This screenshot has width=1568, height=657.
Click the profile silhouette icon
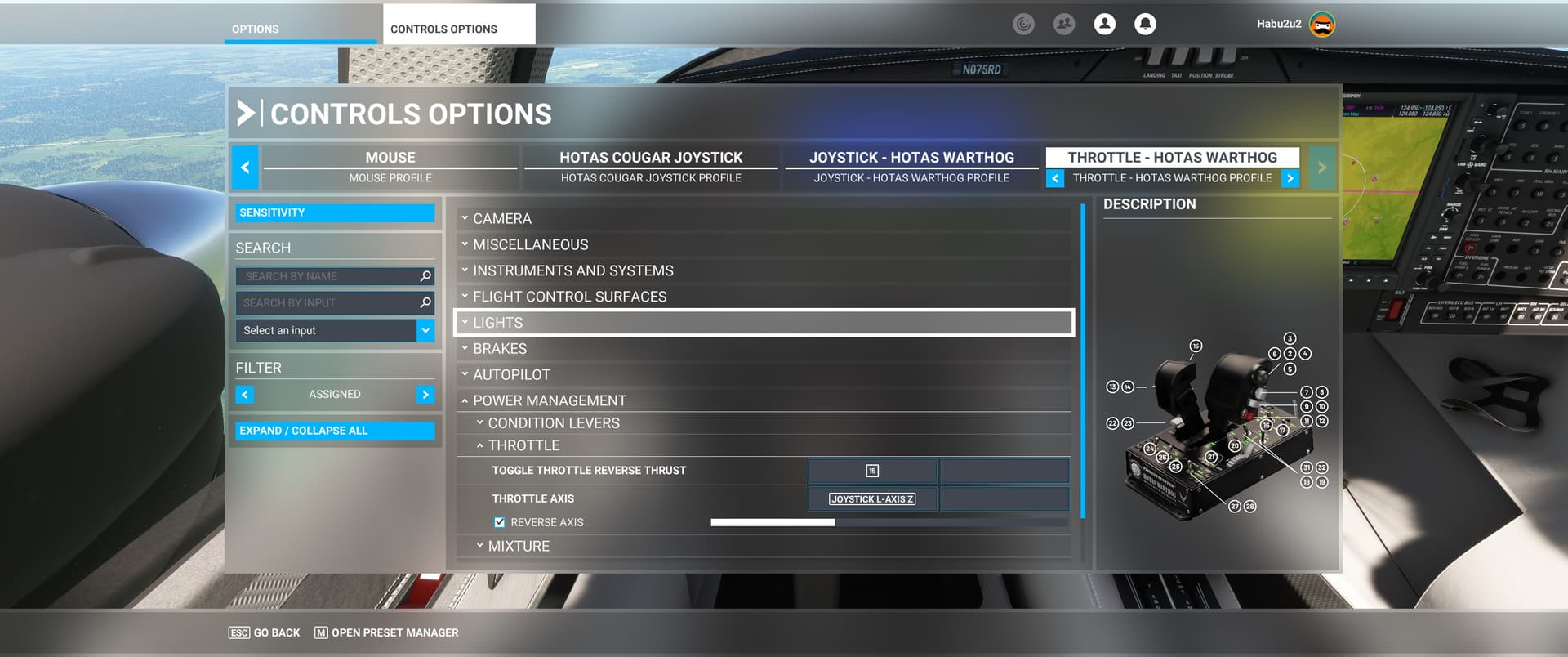click(x=1105, y=24)
